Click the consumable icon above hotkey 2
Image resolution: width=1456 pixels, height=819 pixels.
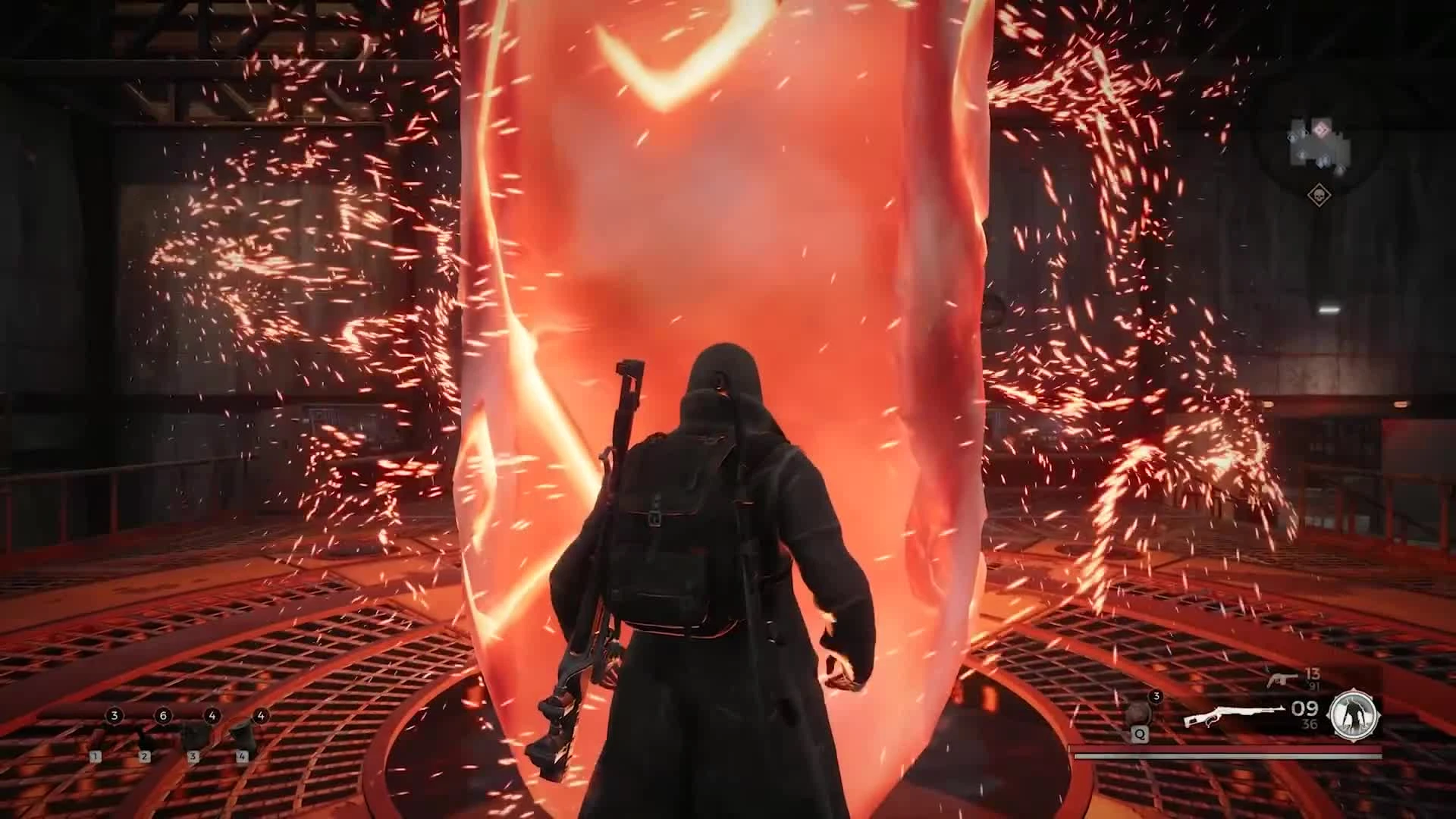146,738
